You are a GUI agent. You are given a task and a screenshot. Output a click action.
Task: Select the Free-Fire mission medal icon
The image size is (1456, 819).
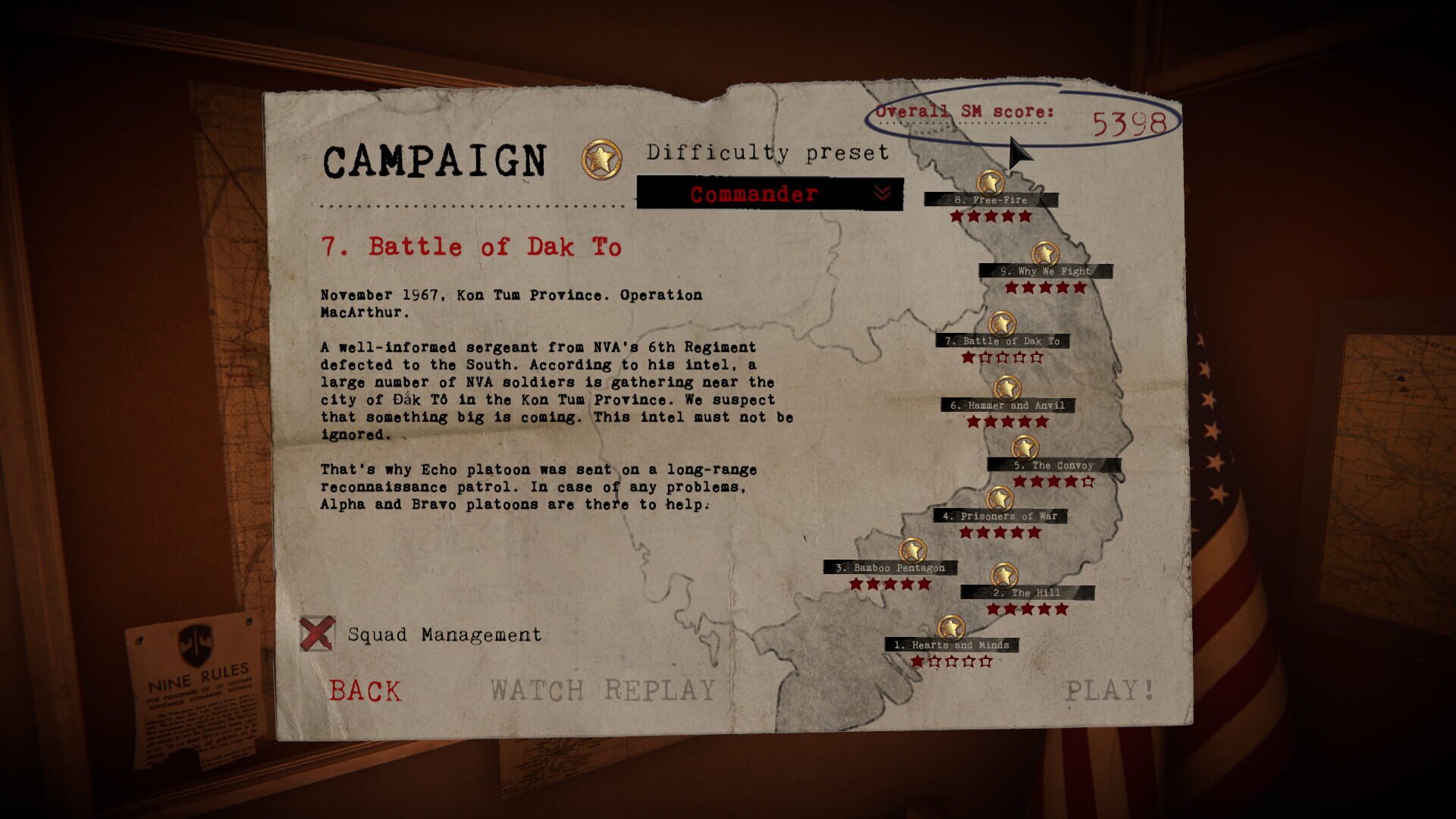(x=990, y=183)
